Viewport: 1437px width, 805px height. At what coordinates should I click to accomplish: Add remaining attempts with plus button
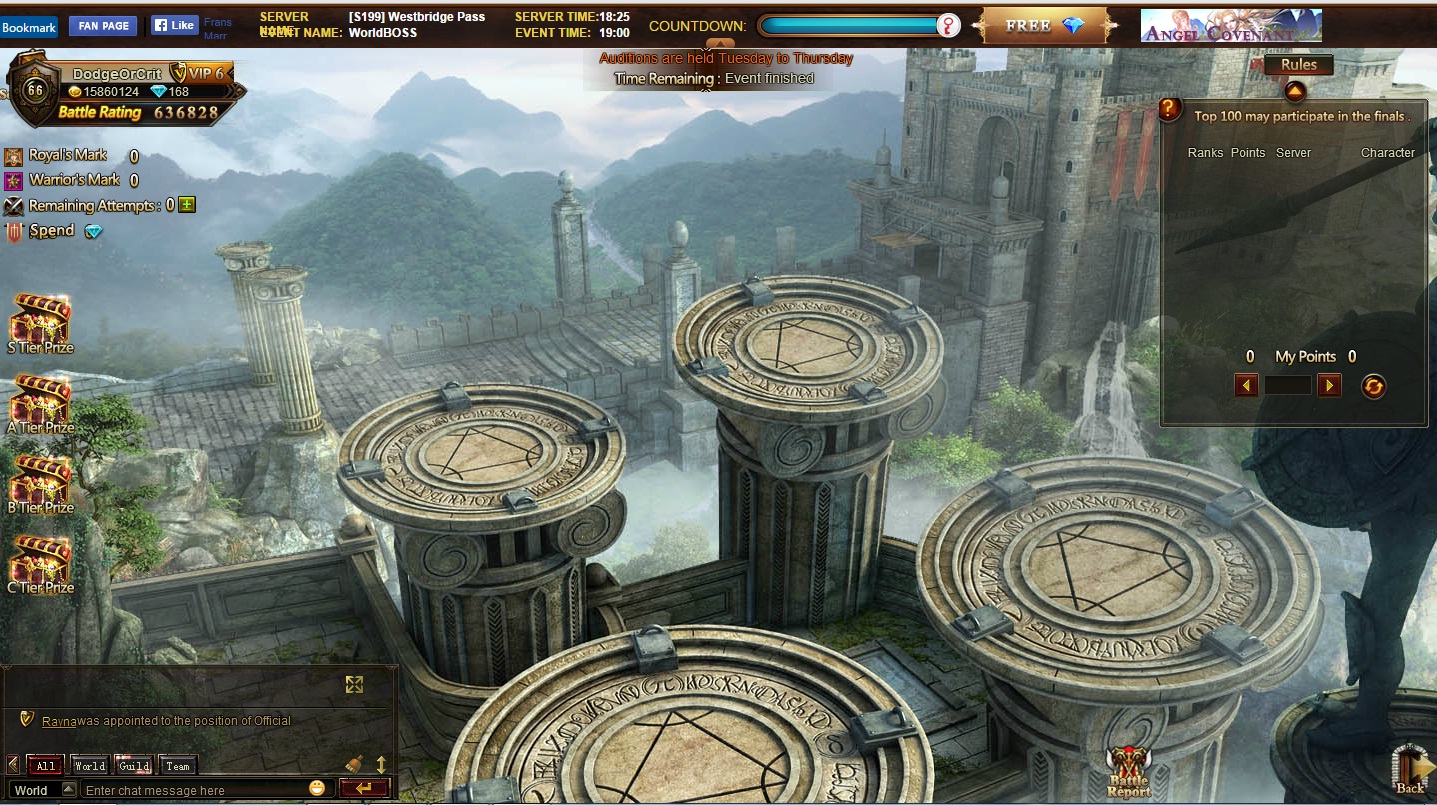coord(187,205)
